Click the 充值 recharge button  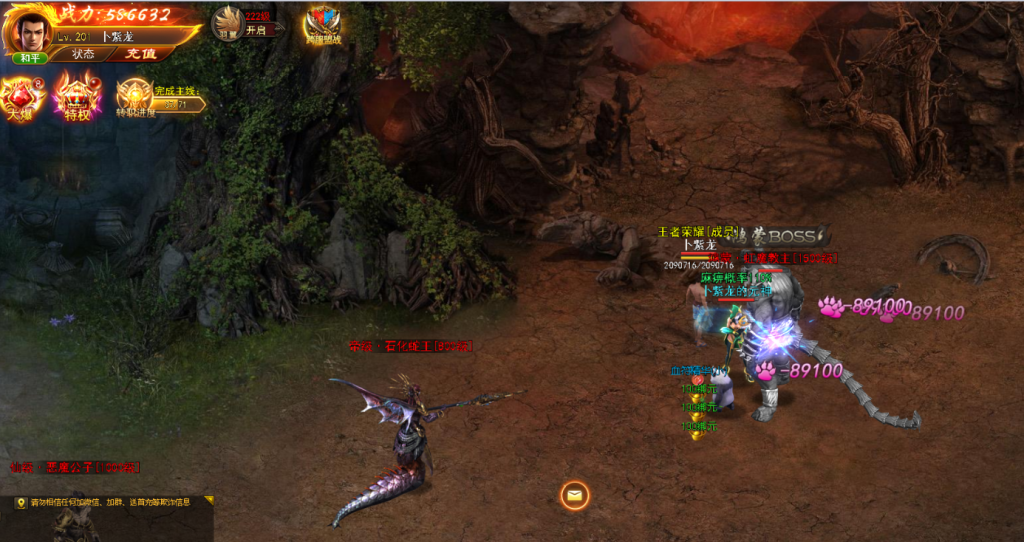139,54
